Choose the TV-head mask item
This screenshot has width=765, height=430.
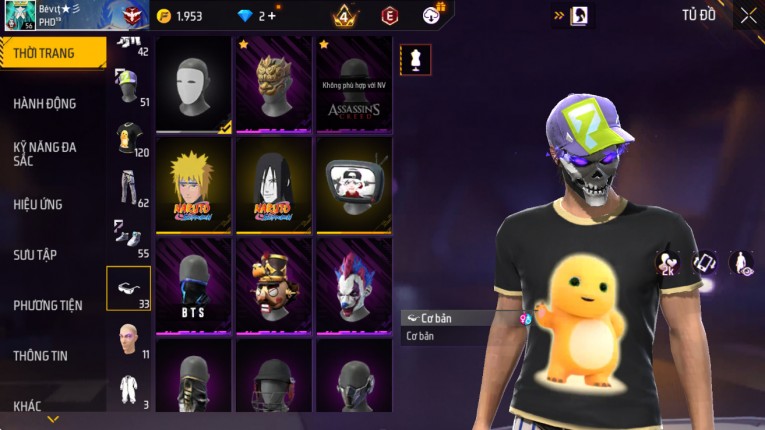click(354, 185)
